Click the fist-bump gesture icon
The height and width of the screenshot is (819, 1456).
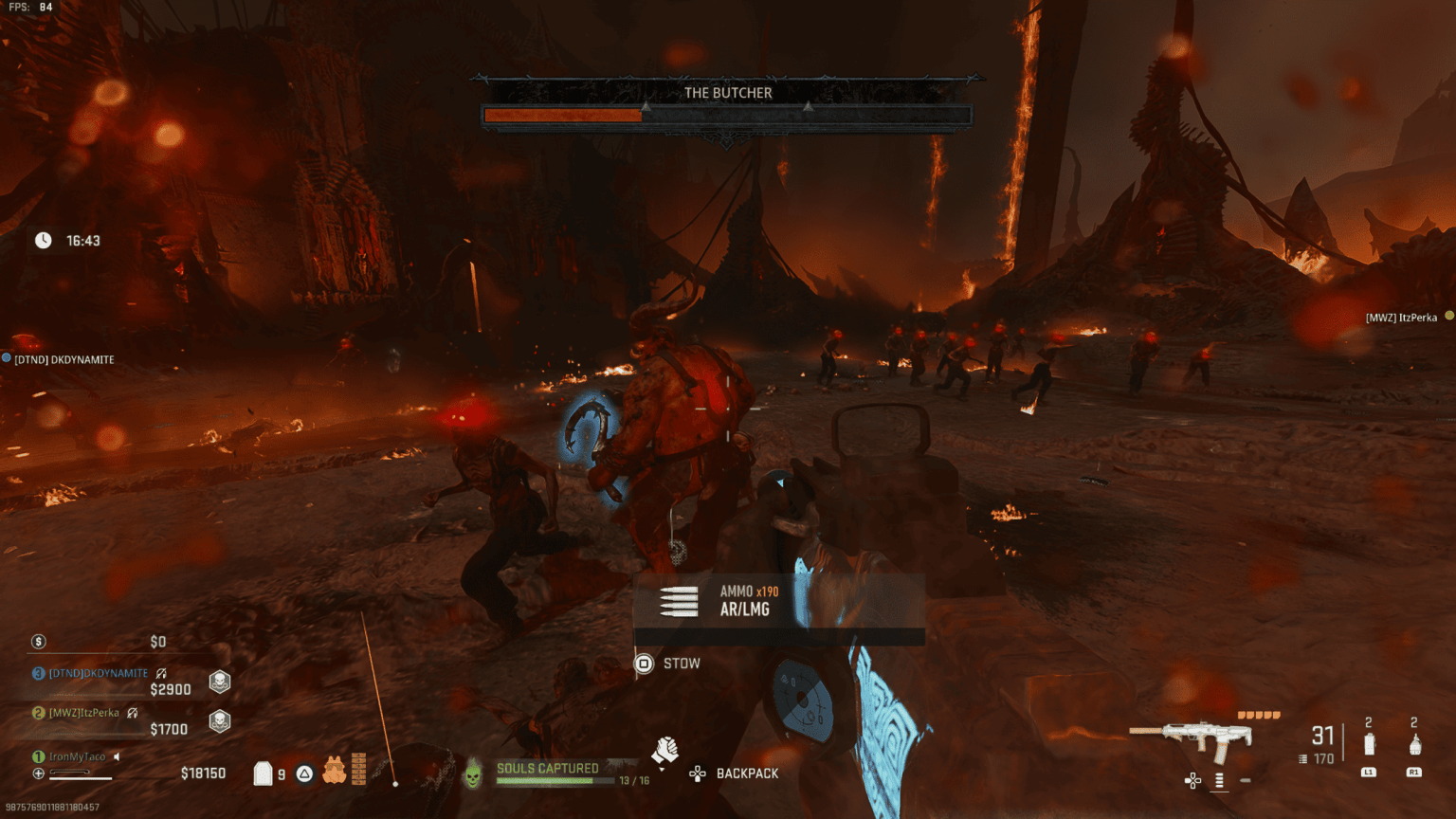[x=664, y=751]
